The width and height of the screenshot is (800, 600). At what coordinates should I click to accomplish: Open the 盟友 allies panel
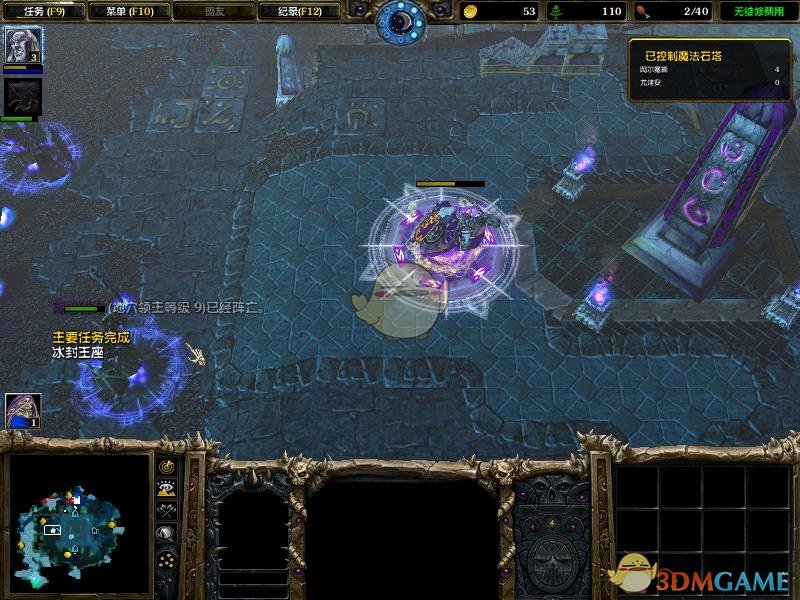(x=213, y=12)
